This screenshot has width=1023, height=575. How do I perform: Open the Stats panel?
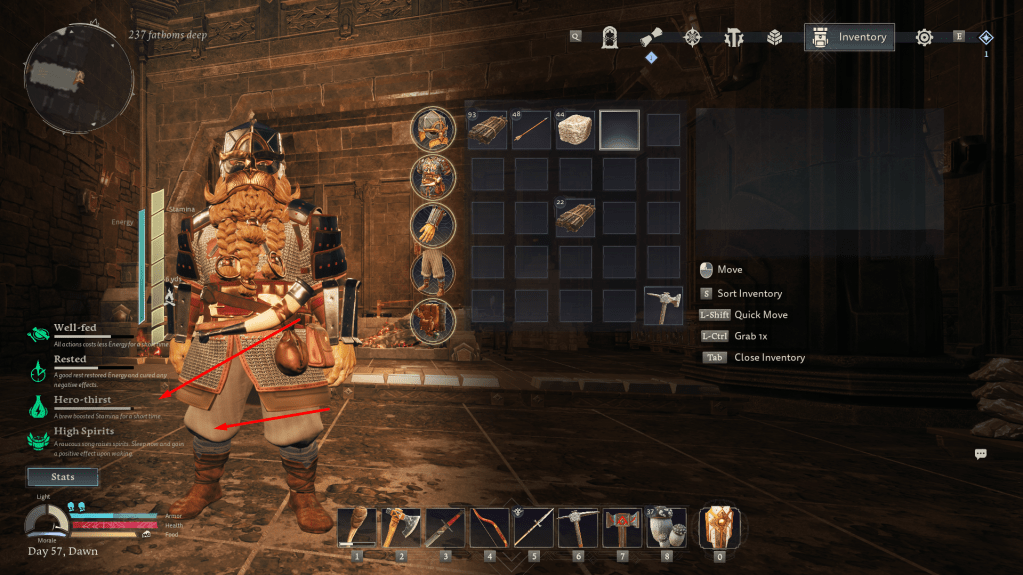coord(62,477)
